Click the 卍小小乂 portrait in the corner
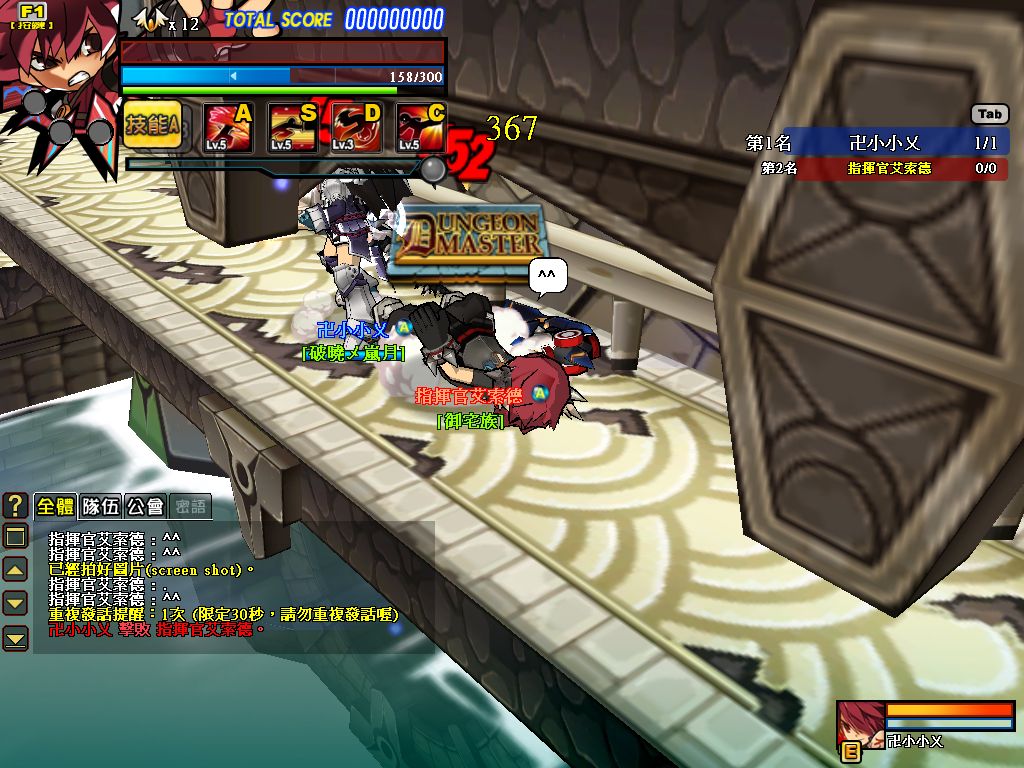 [861, 724]
